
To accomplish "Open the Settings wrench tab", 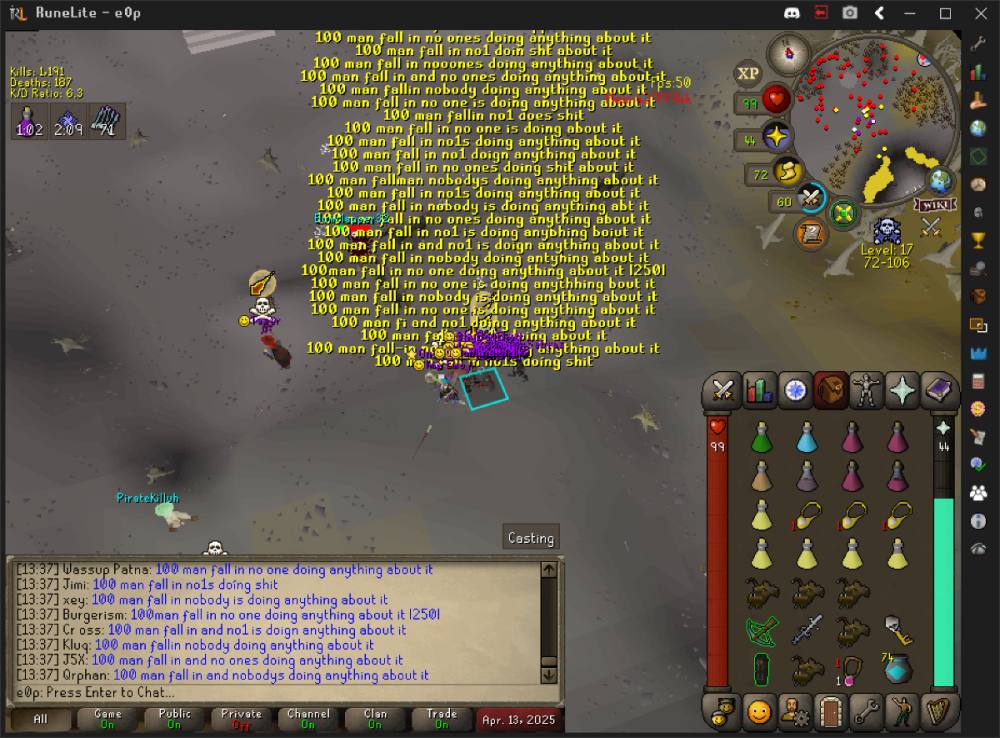I will [868, 711].
